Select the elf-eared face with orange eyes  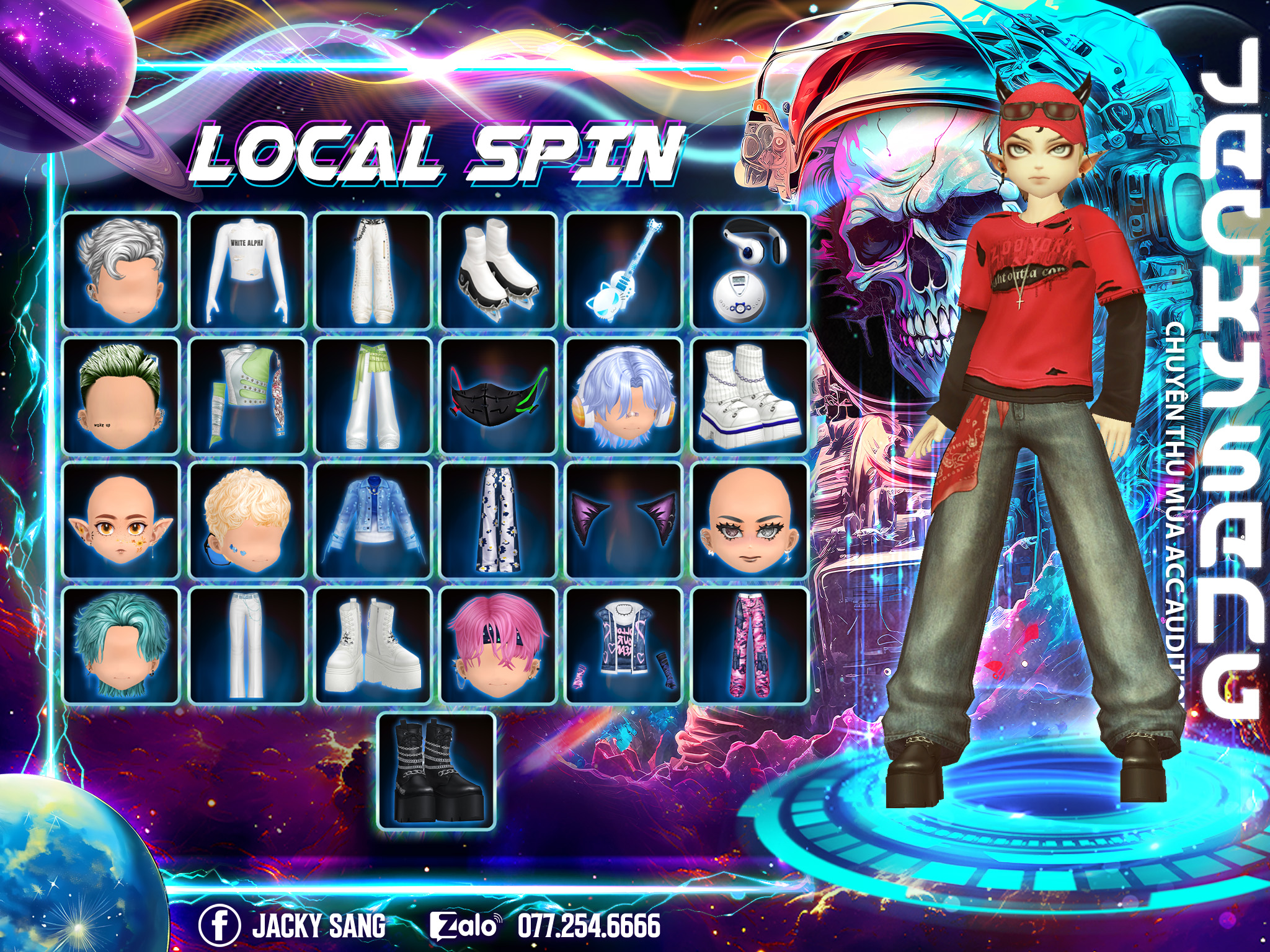coord(122,521)
